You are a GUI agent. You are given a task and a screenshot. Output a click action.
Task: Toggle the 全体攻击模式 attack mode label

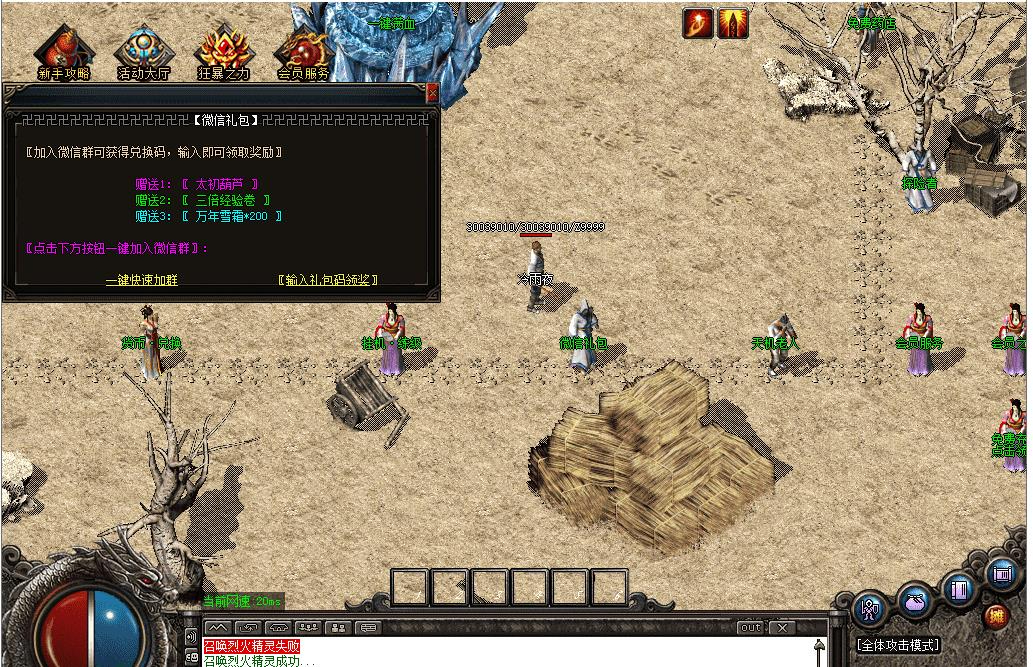click(x=899, y=645)
